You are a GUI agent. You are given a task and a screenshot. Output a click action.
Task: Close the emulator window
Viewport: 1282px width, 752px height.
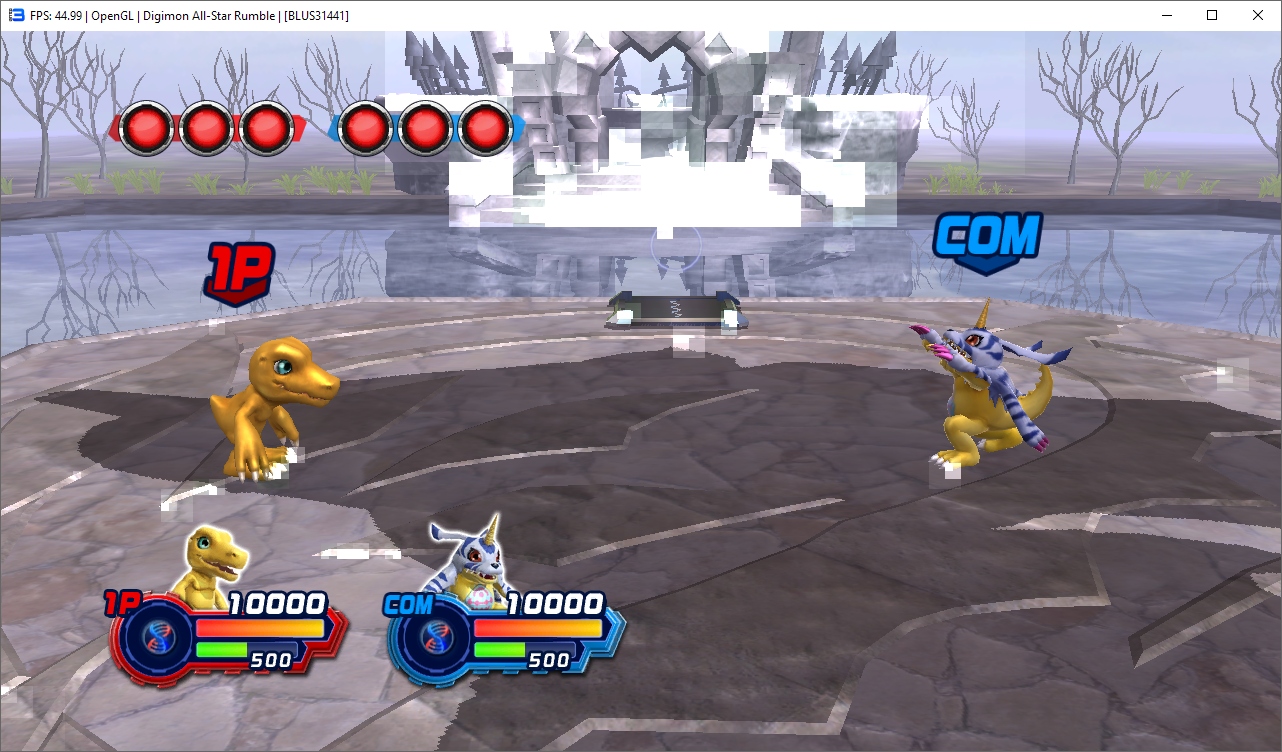click(1258, 15)
